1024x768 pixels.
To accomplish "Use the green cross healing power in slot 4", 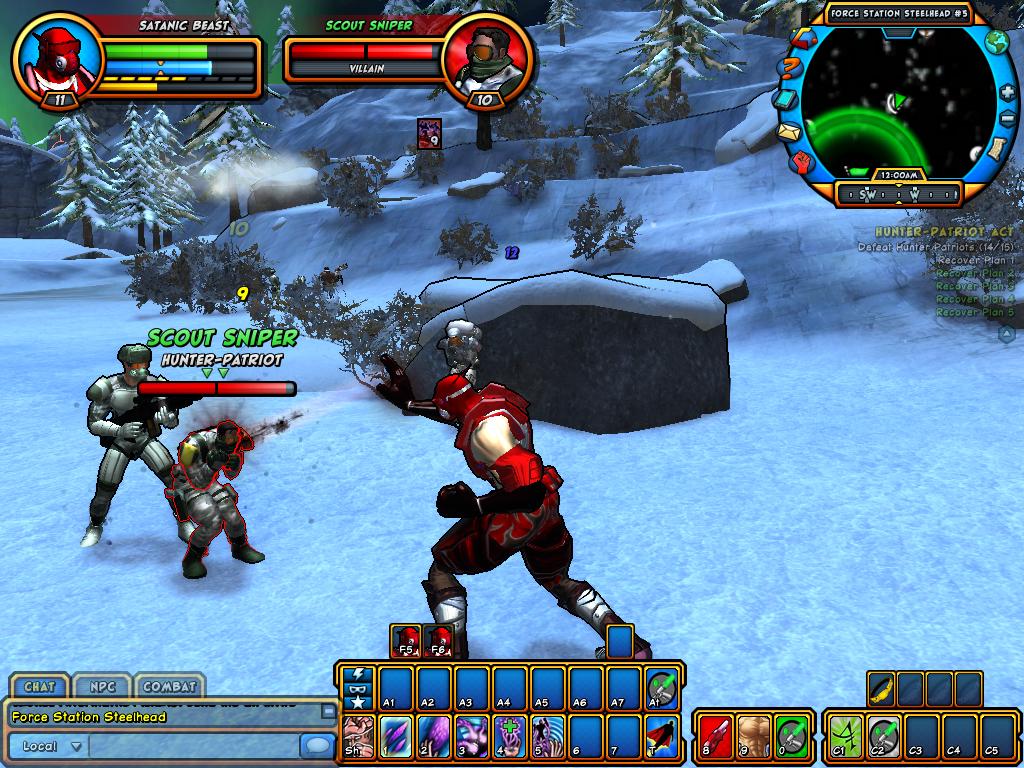I will tap(509, 736).
